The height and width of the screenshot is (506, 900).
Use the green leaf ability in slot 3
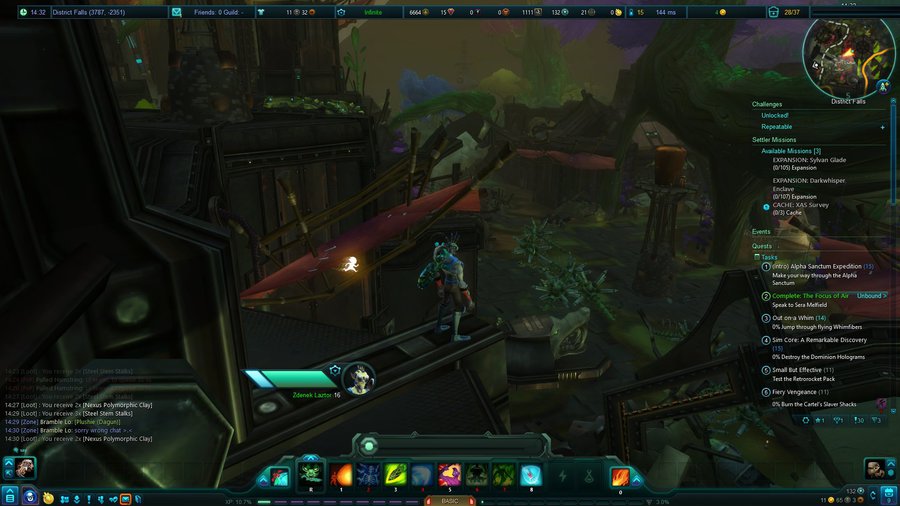(x=394, y=475)
